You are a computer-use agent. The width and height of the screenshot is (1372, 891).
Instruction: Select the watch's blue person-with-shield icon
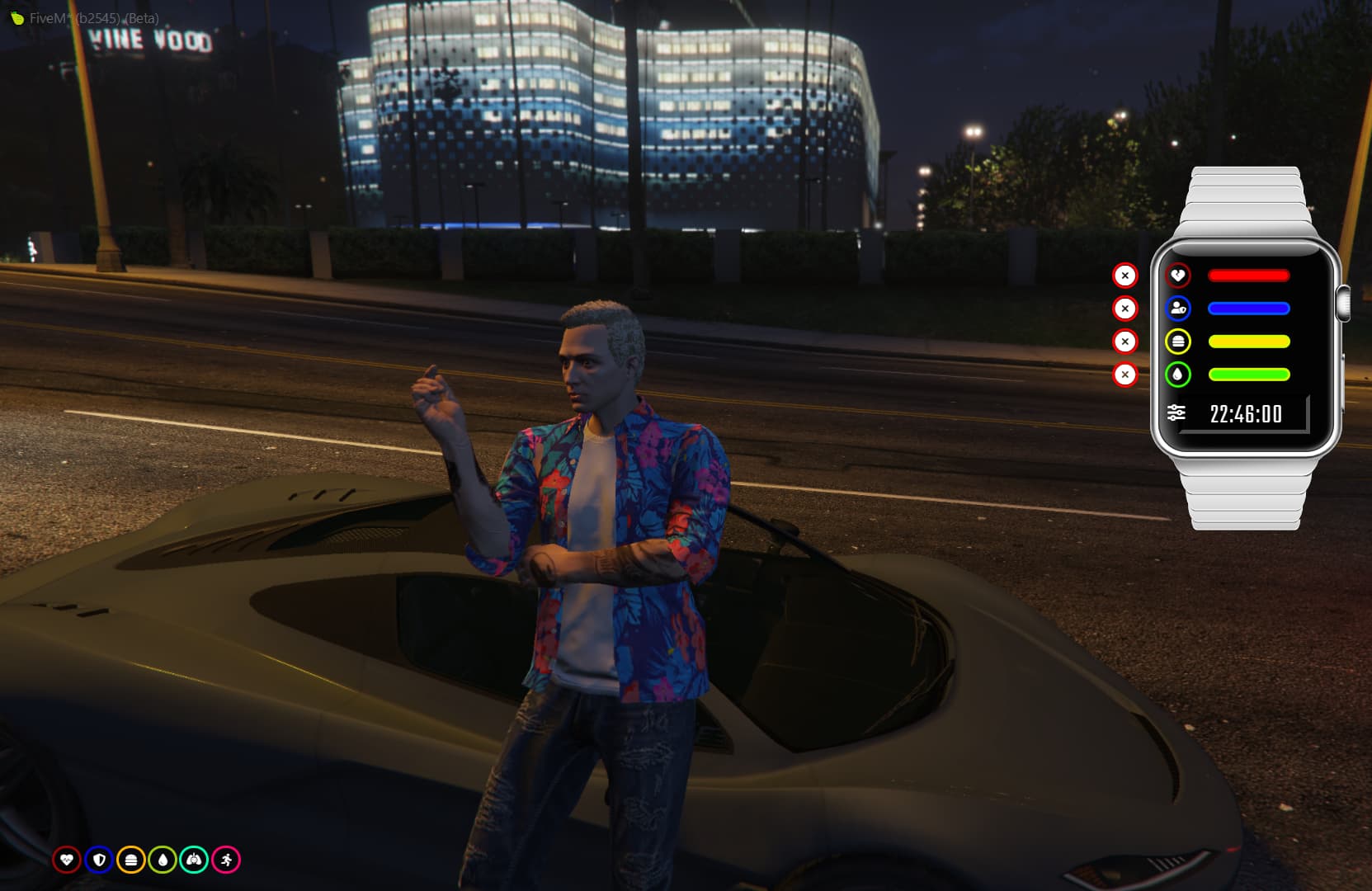[x=1177, y=309]
